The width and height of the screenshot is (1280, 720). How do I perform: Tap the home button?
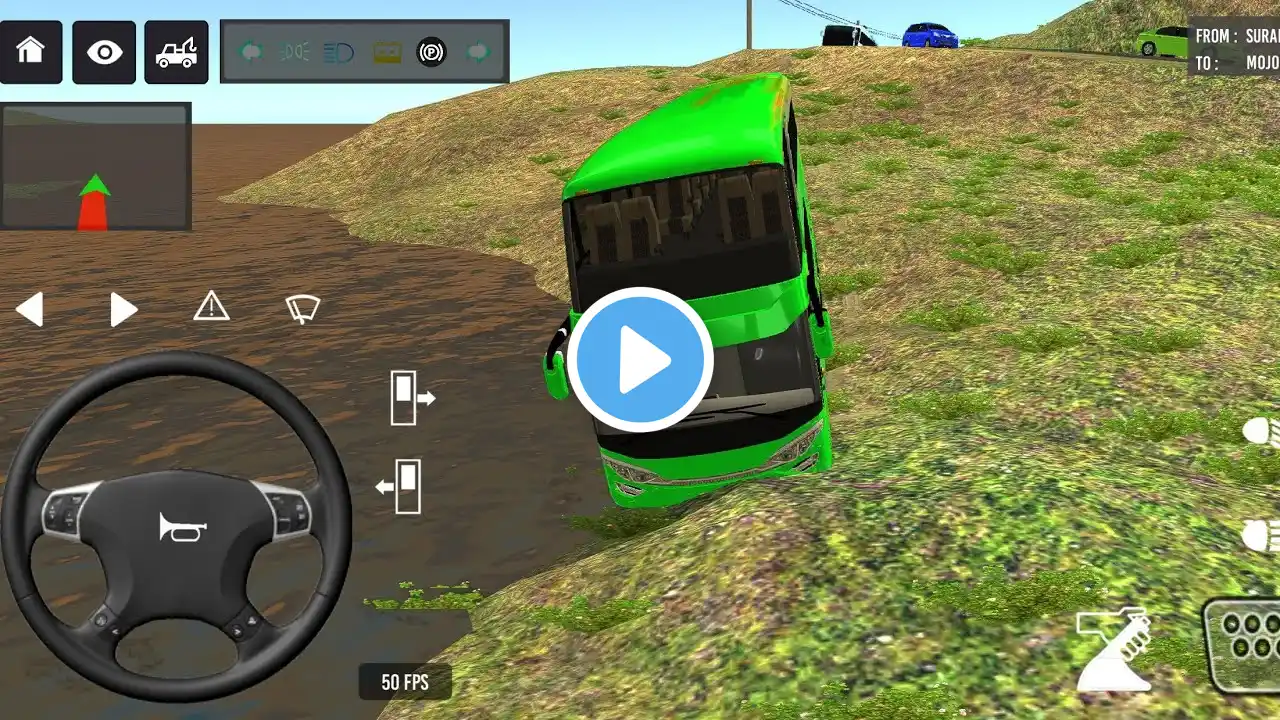[31, 51]
